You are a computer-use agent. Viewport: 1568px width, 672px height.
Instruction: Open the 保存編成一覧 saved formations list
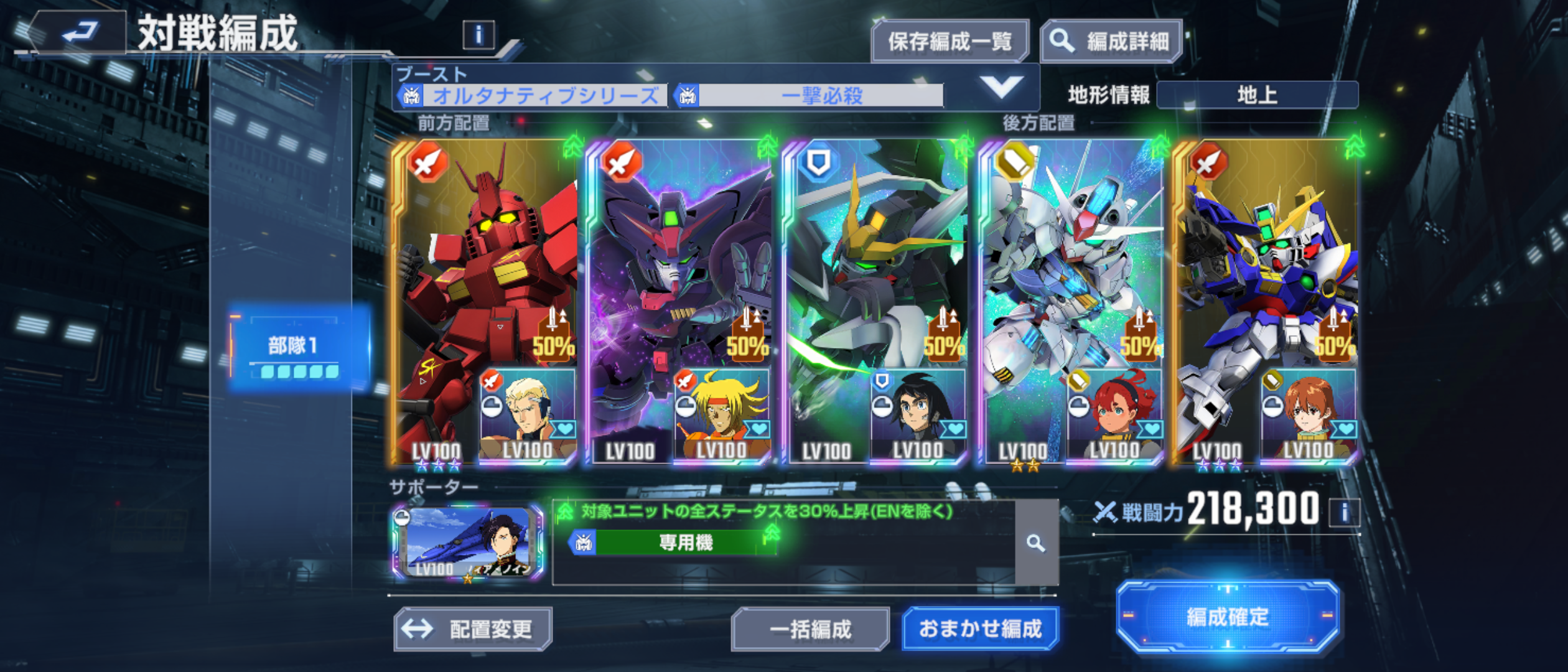point(950,42)
